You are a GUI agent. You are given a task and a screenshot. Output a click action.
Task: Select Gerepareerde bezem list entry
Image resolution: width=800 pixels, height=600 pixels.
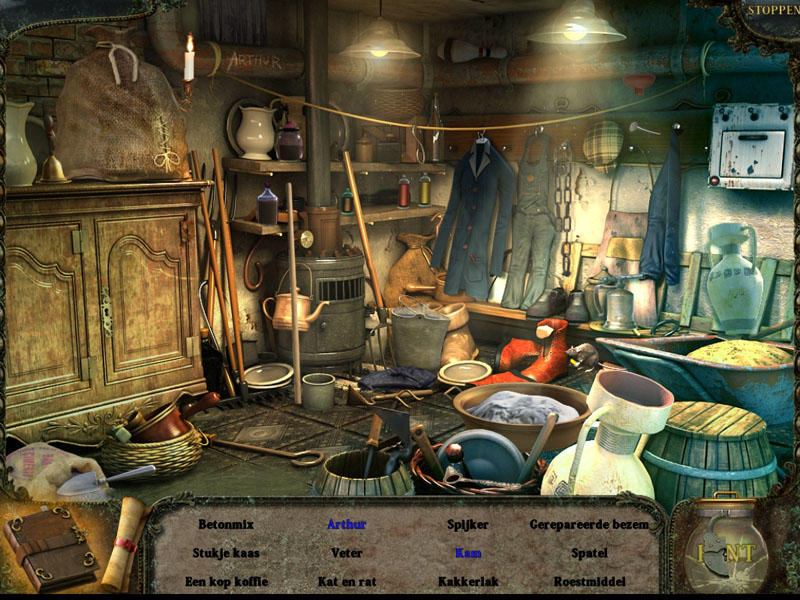pos(589,524)
